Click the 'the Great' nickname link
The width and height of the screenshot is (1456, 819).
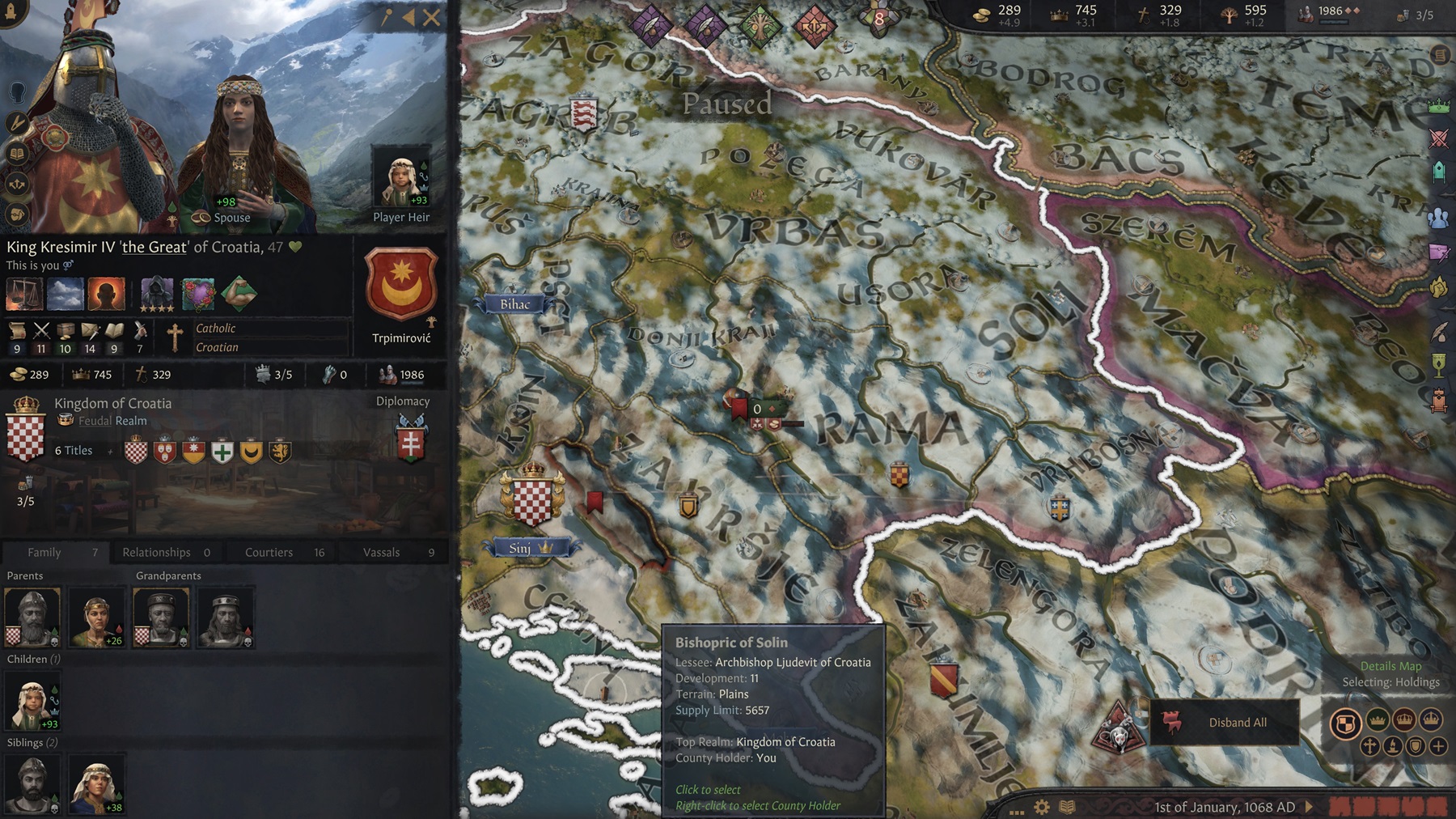click(154, 247)
